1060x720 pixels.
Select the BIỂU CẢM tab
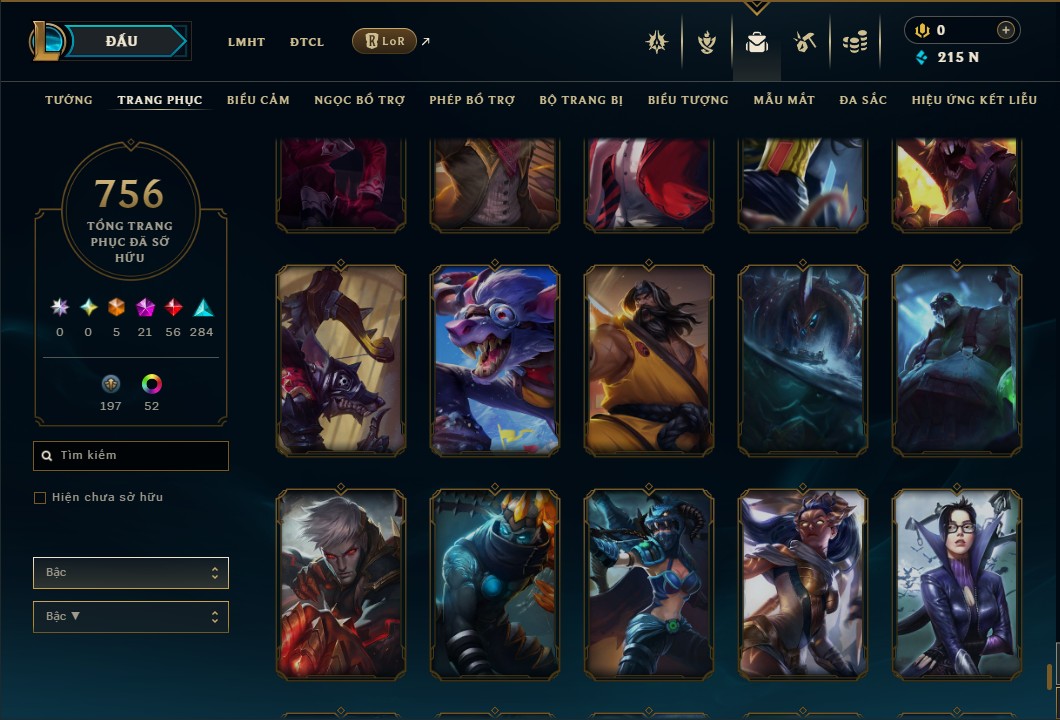(258, 100)
